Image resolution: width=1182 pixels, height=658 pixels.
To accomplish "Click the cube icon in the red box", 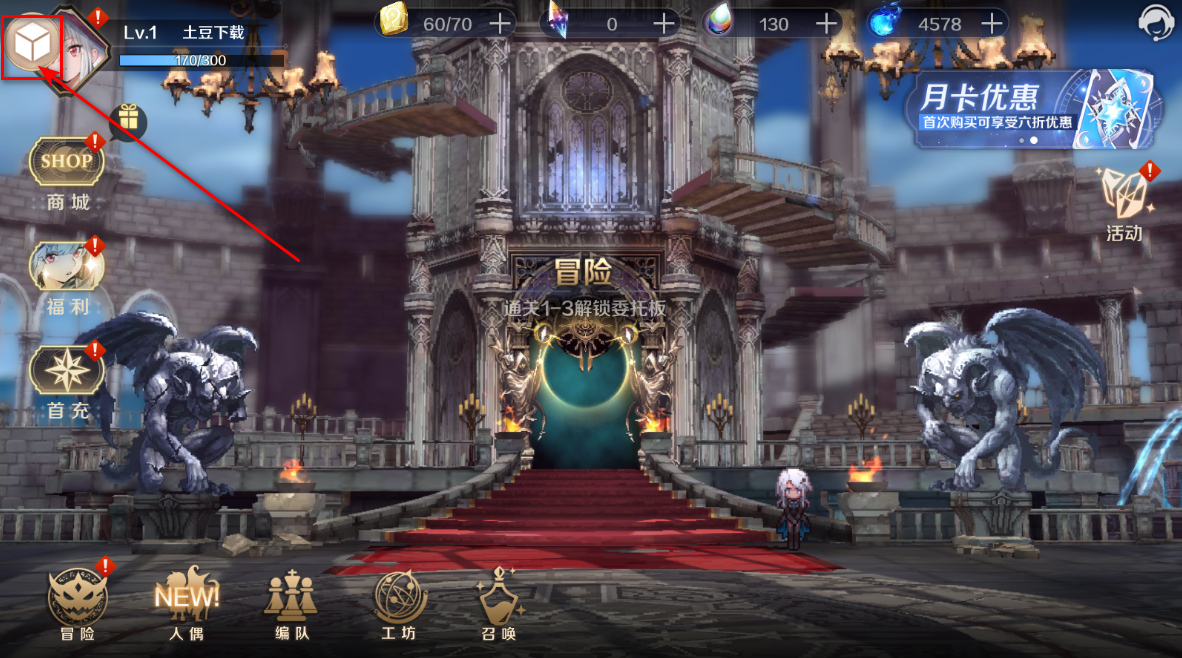I will 32,43.
